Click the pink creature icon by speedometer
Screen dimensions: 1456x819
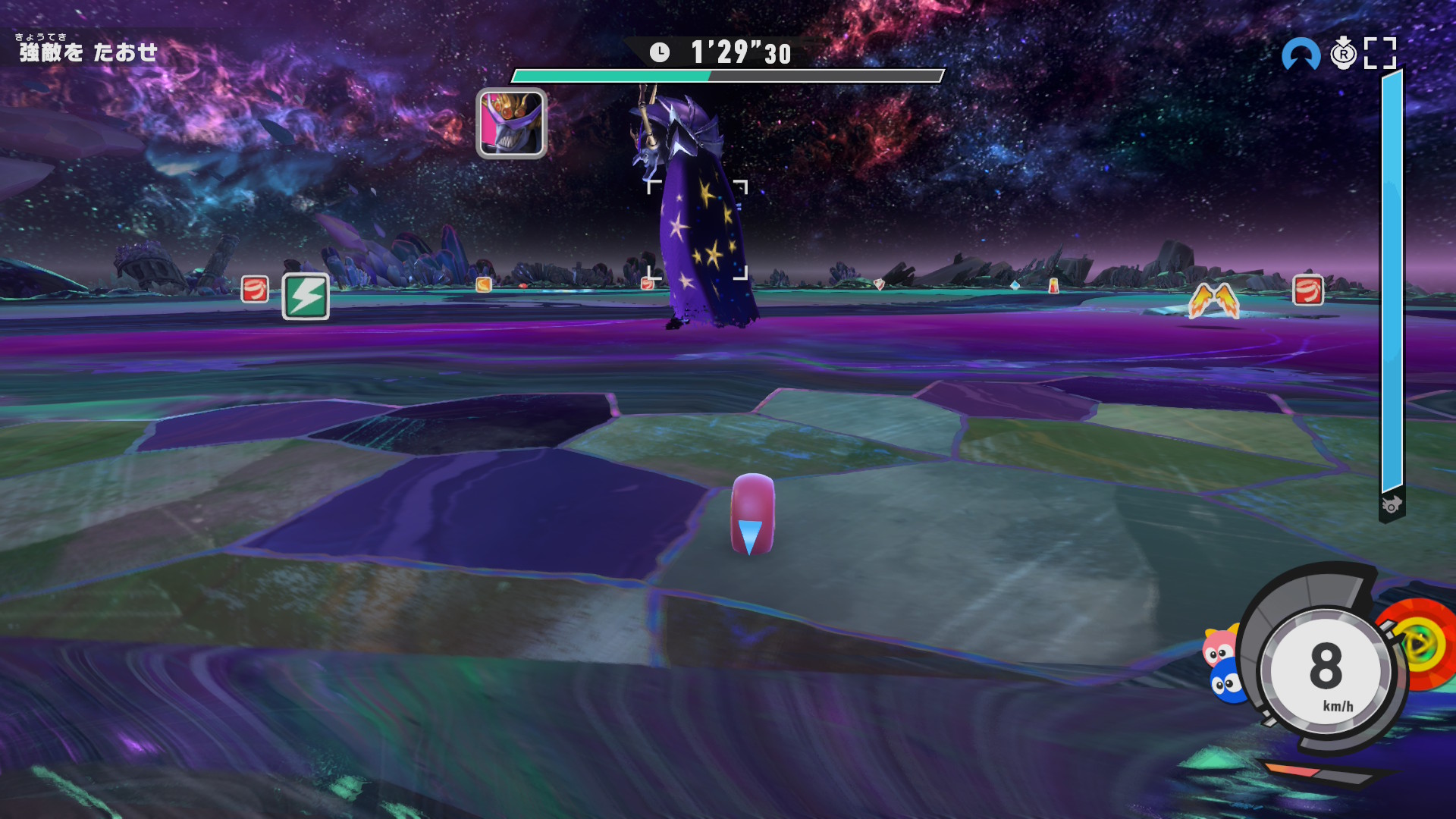(x=1219, y=645)
